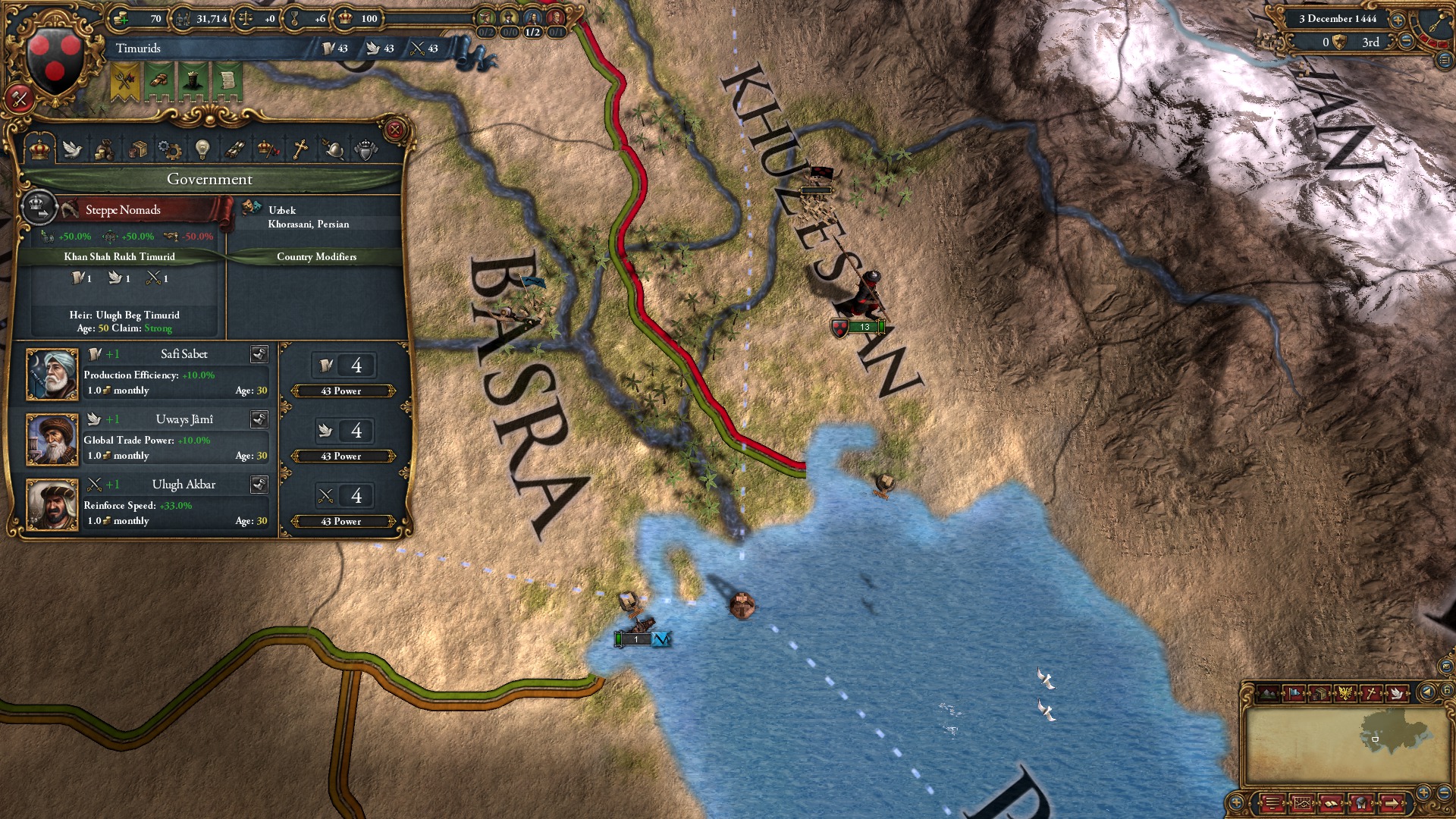Toggle the interface lock padlock near the minimap

pyautogui.click(x=1446, y=690)
